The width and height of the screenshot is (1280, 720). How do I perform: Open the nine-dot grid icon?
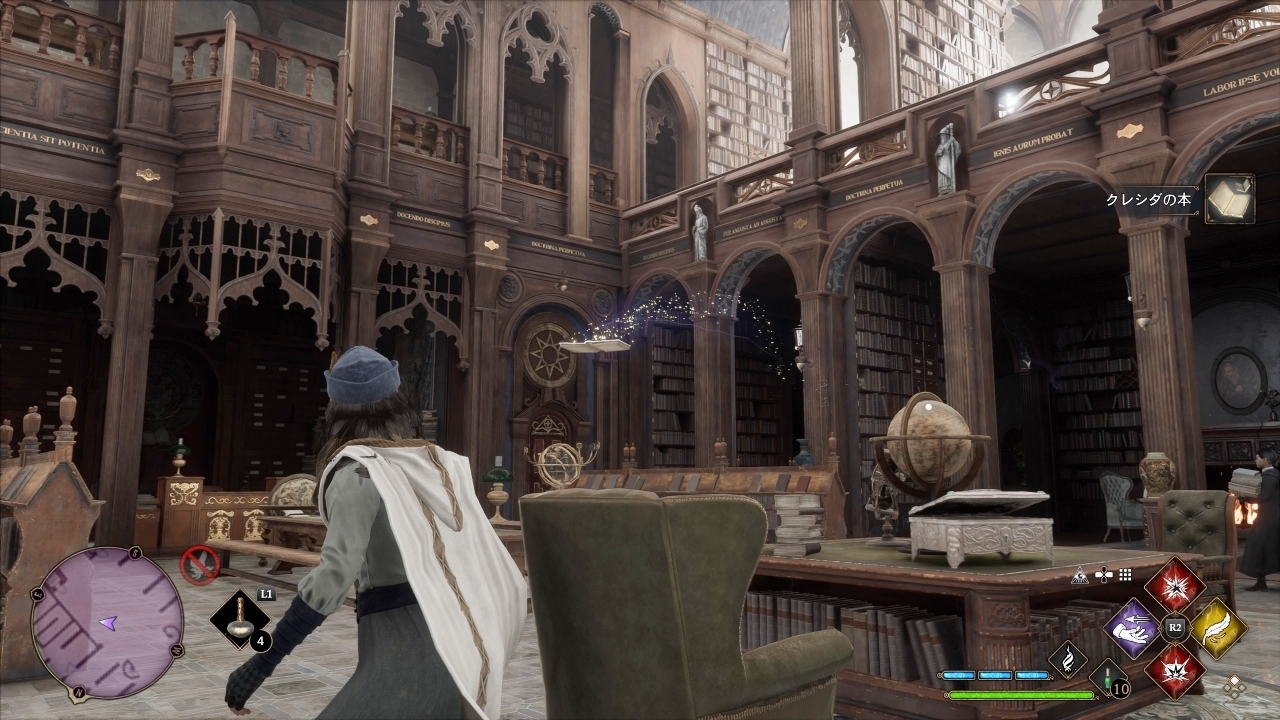point(1125,575)
